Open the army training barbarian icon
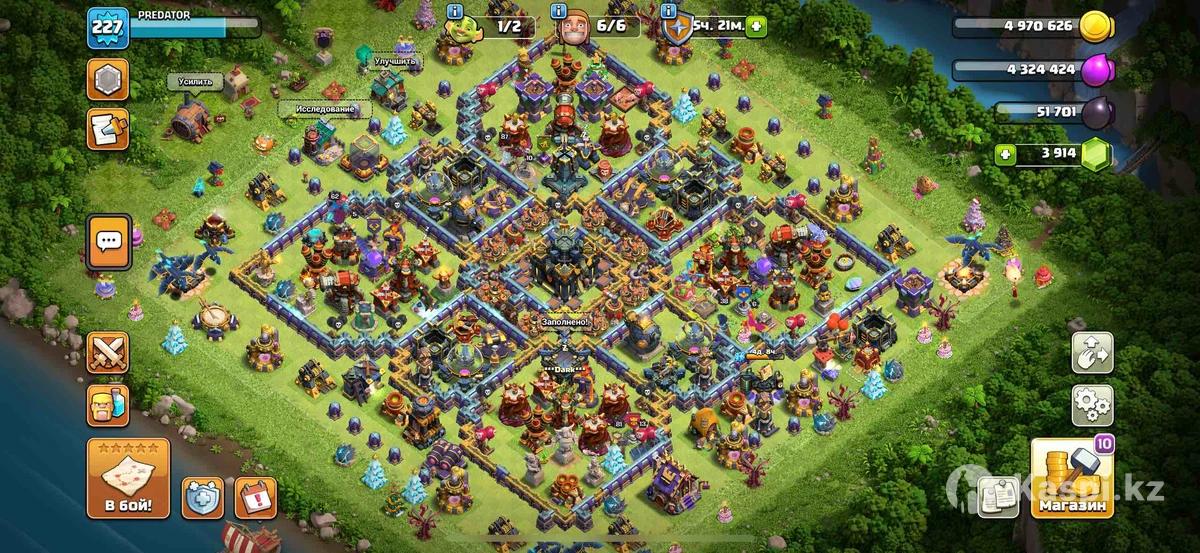Screen dimensions: 1200x553 click(x=107, y=405)
